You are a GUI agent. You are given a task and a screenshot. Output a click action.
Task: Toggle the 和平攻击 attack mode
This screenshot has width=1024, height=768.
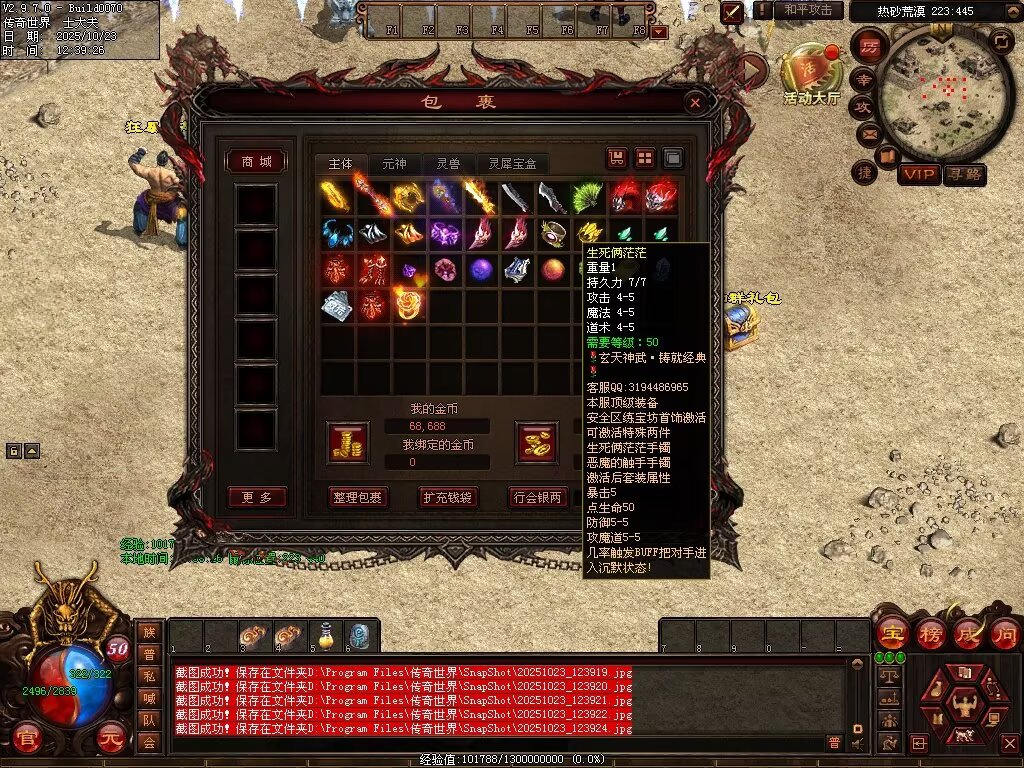click(808, 11)
